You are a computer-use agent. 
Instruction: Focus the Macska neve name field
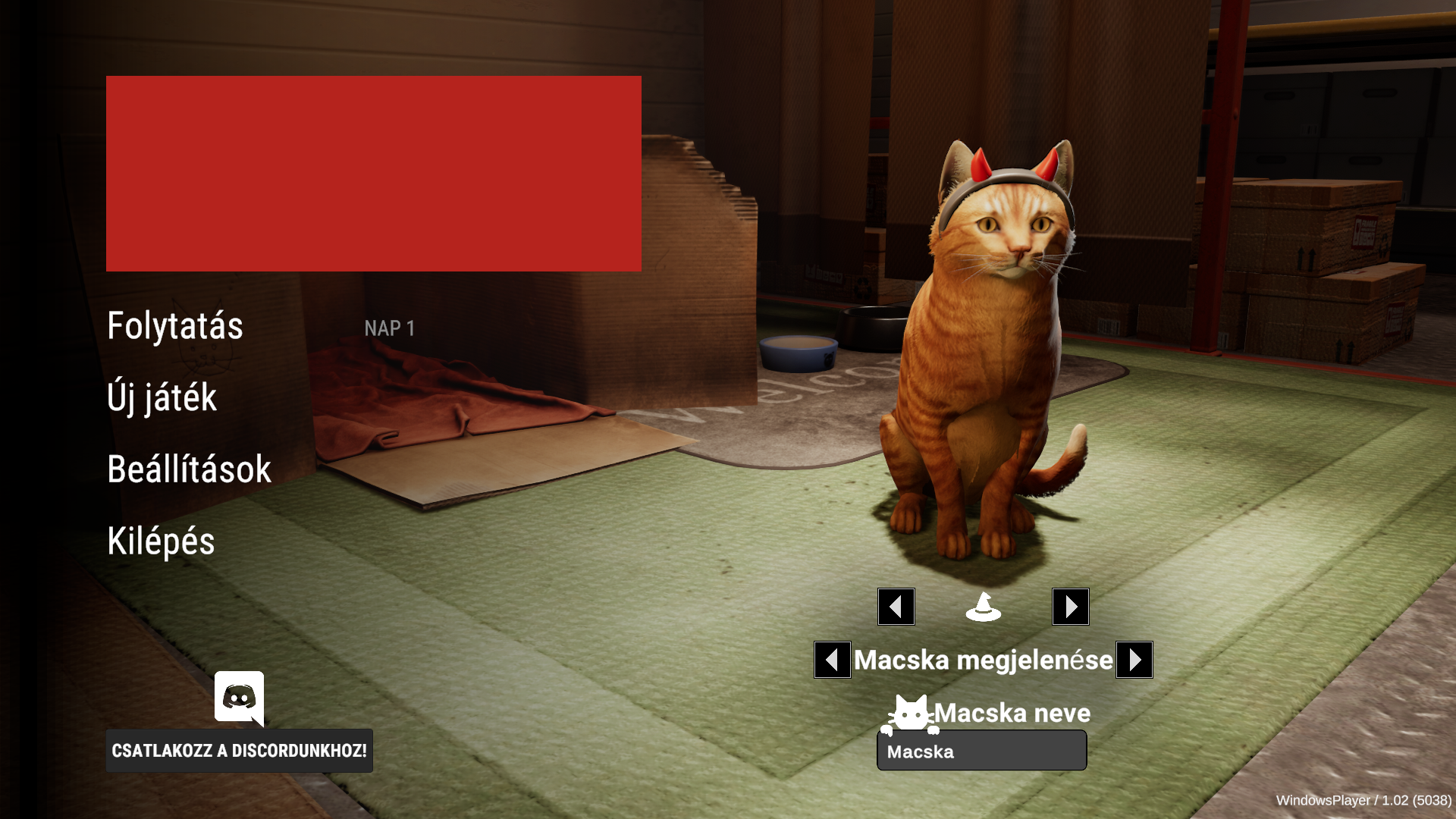point(981,752)
